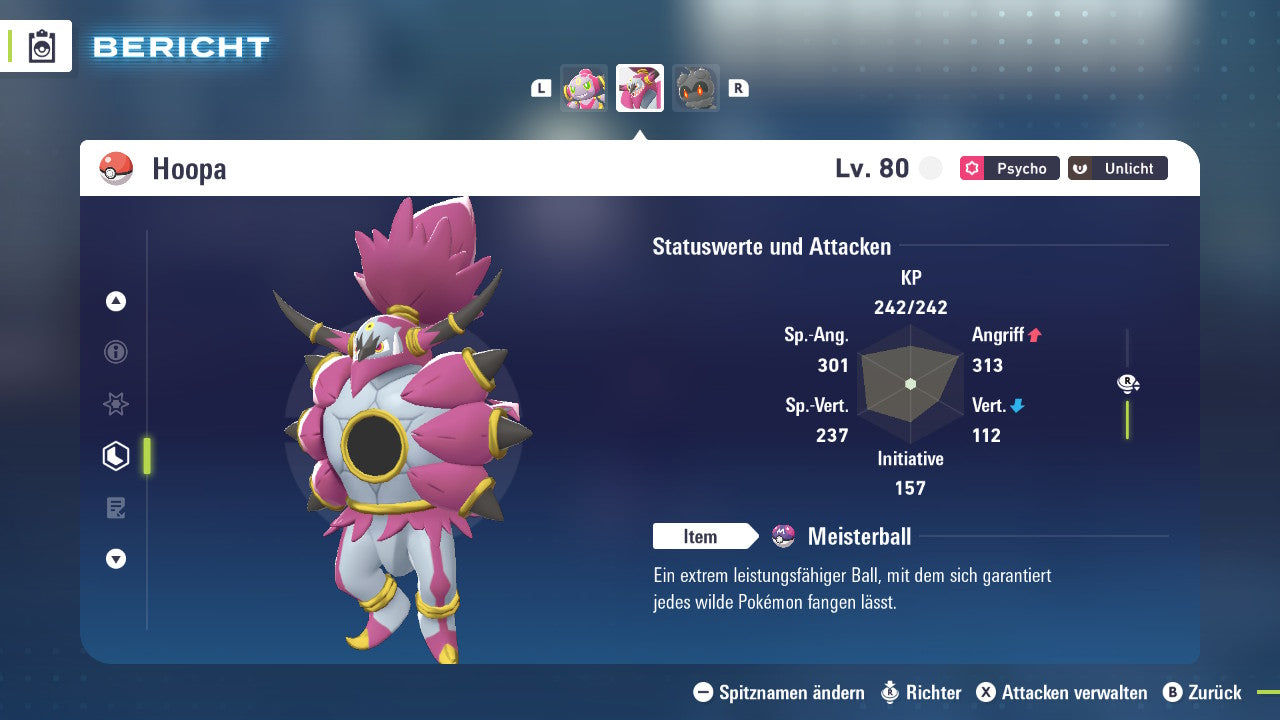Click the up arrow in the page sidebar

click(x=116, y=301)
